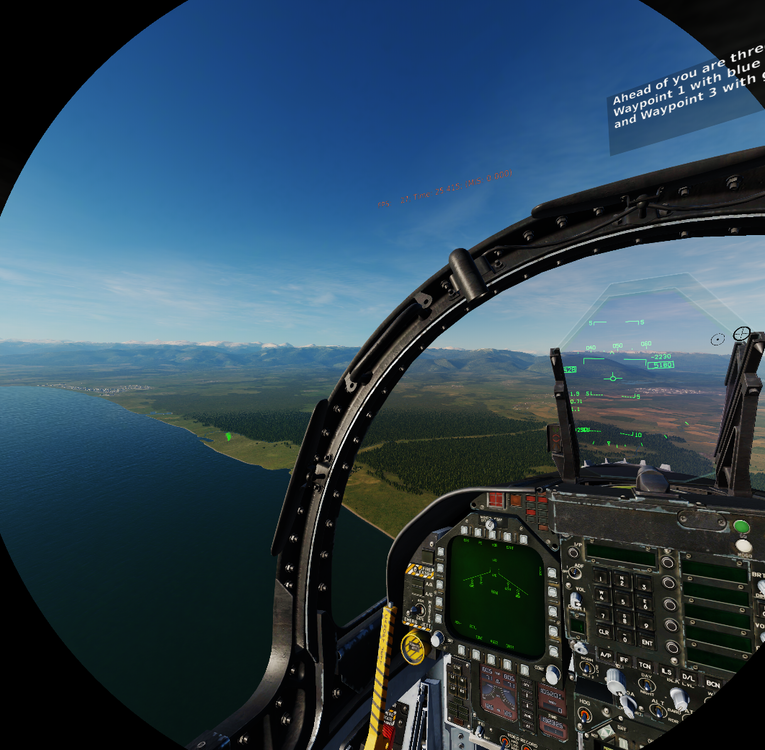Click the BCN beacon button
This screenshot has height=750, width=765.
click(711, 683)
